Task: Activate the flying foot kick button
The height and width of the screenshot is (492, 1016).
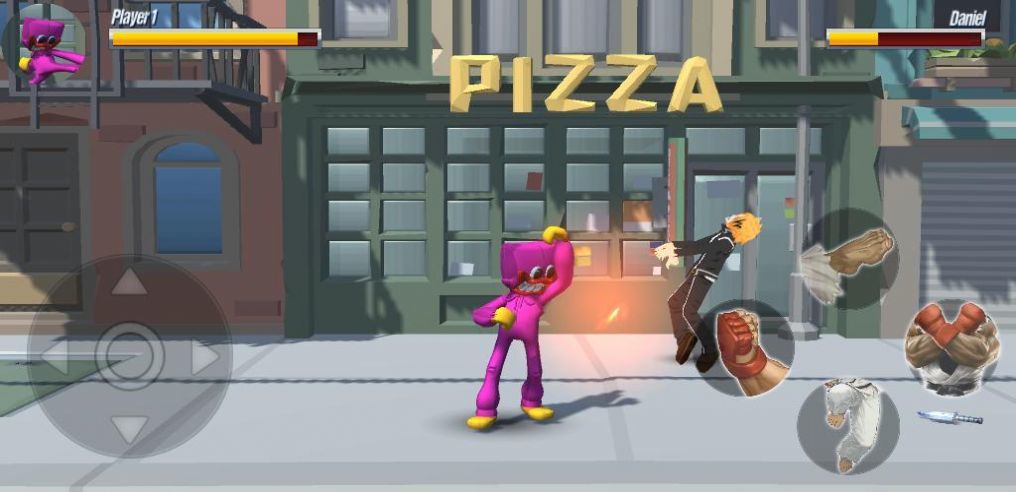Action: pos(850,259)
